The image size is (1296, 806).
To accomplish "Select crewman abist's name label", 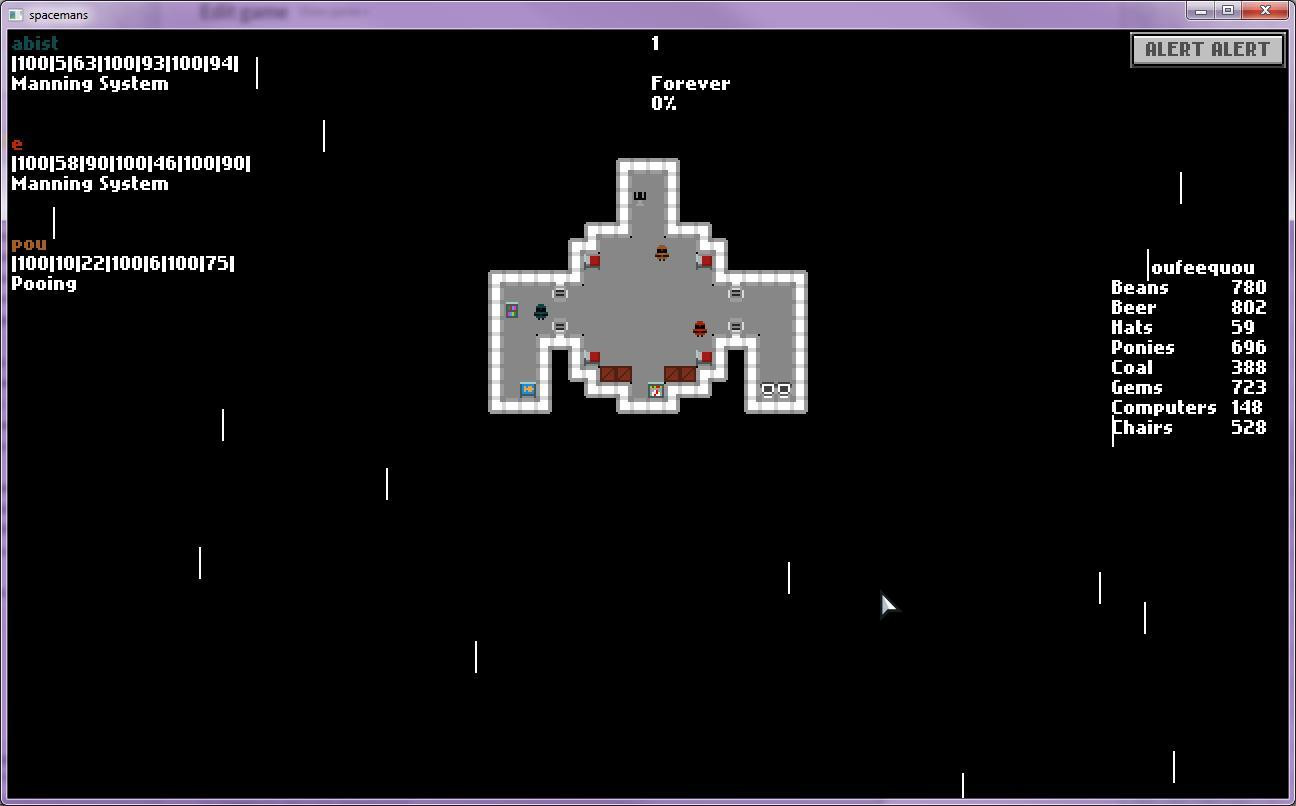I will click(34, 43).
